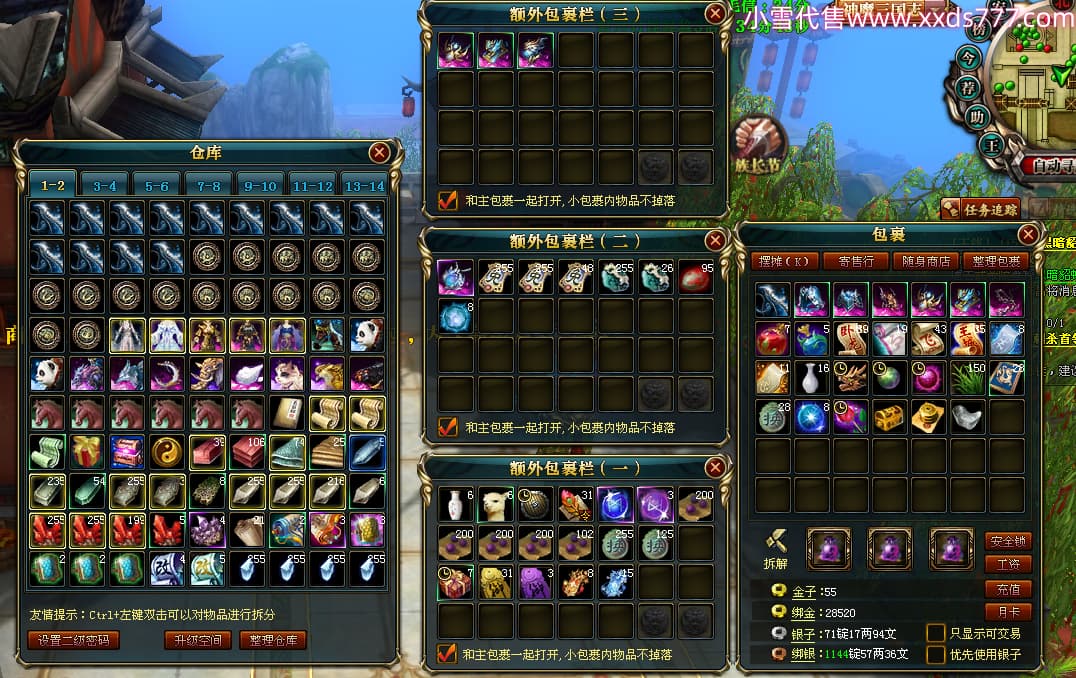Viewport: 1076px width, 678px height.
Task: Open the 族长节 event icon
Action: point(761,143)
